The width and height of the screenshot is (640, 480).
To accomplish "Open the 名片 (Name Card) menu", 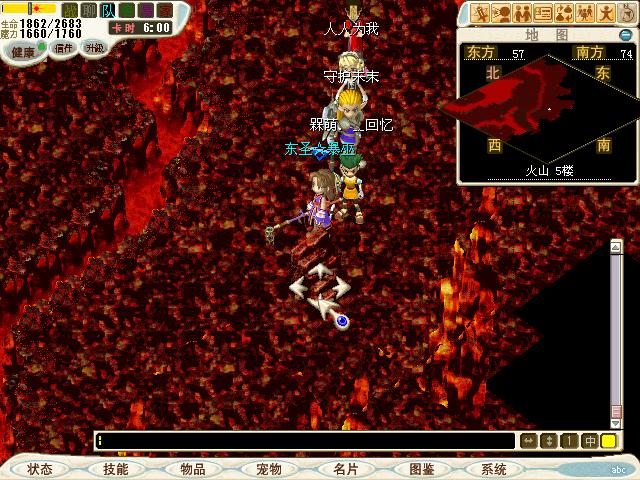I will (x=345, y=468).
